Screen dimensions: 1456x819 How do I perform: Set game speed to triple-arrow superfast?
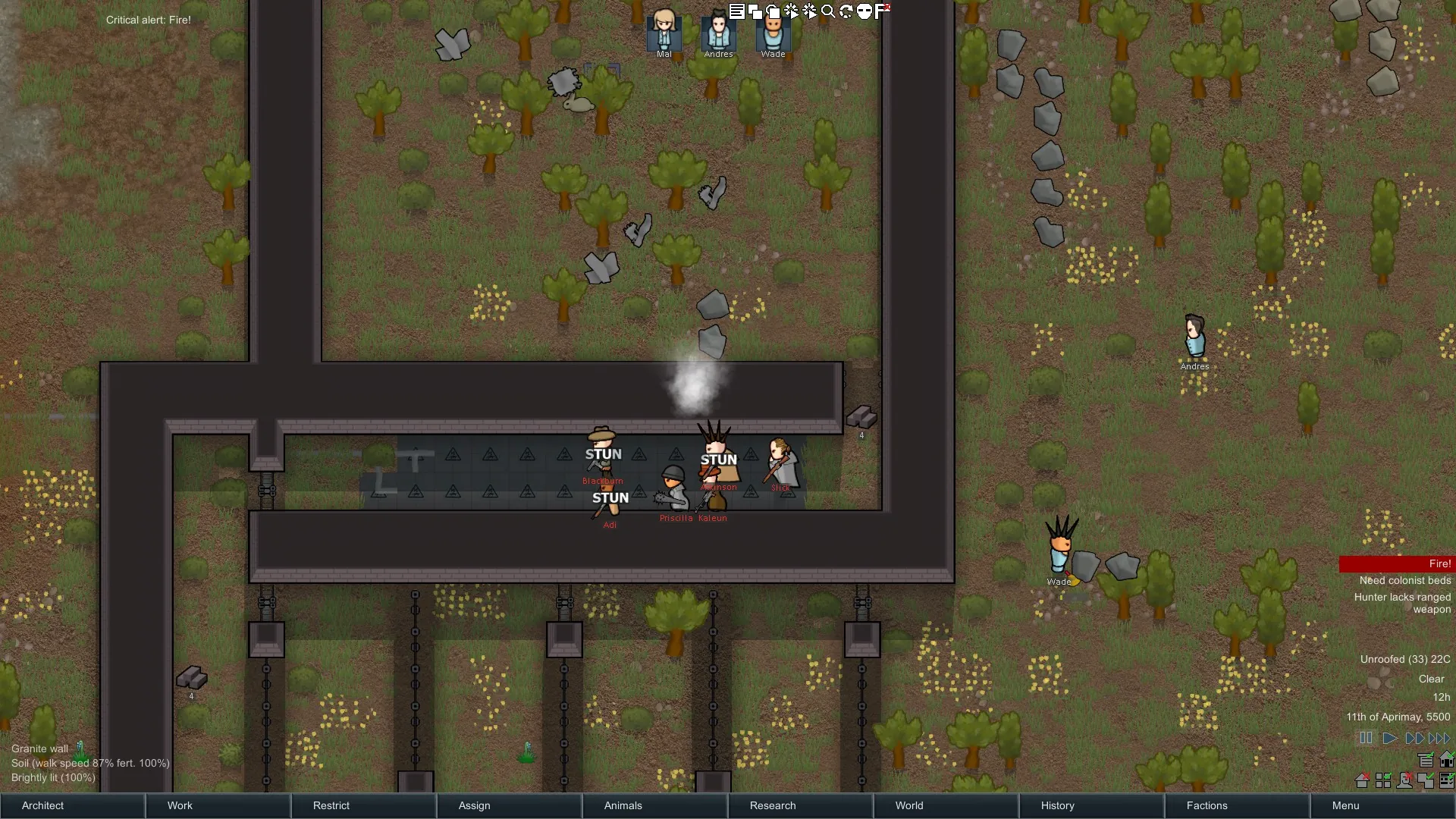pyautogui.click(x=1439, y=738)
